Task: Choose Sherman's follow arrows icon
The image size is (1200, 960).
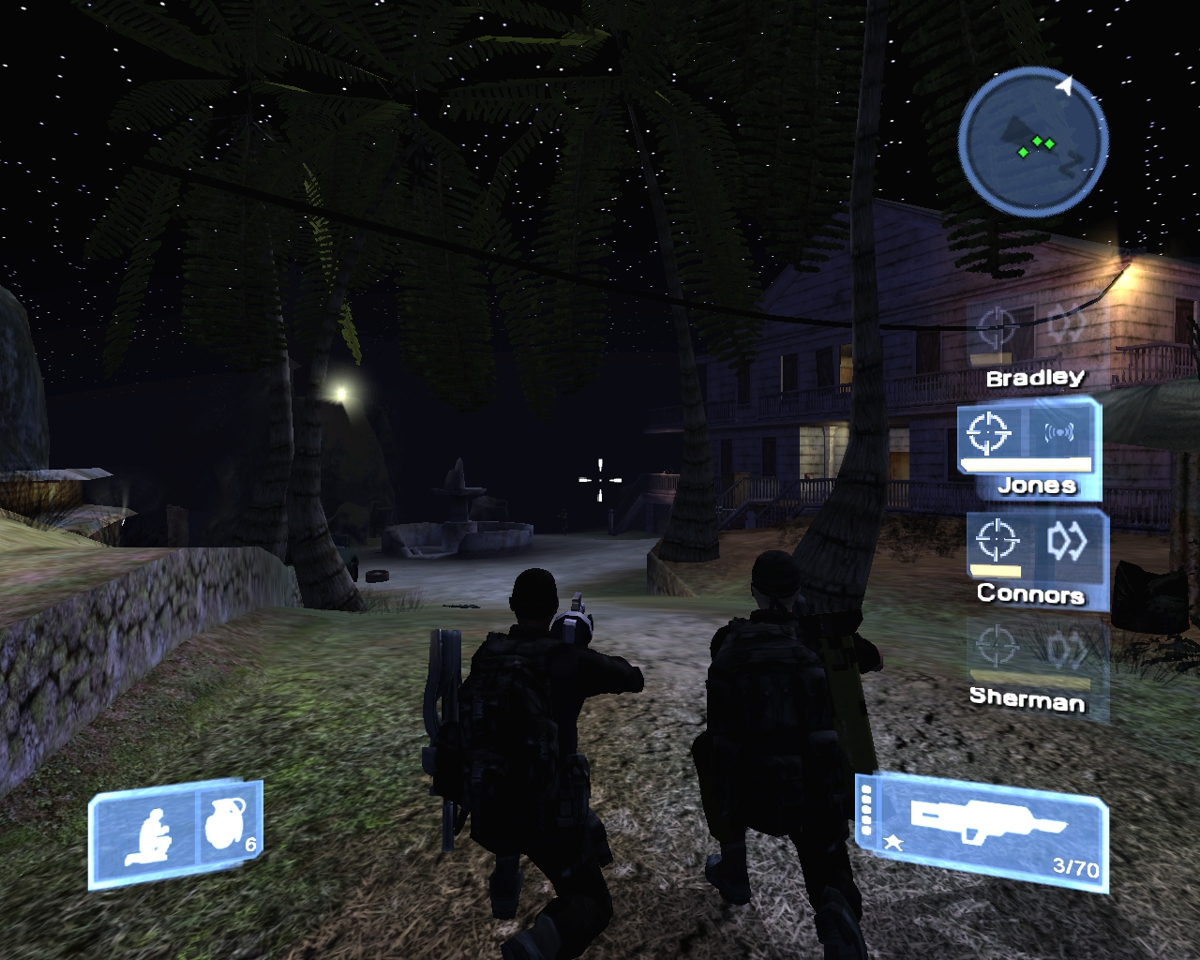Action: [1066, 649]
